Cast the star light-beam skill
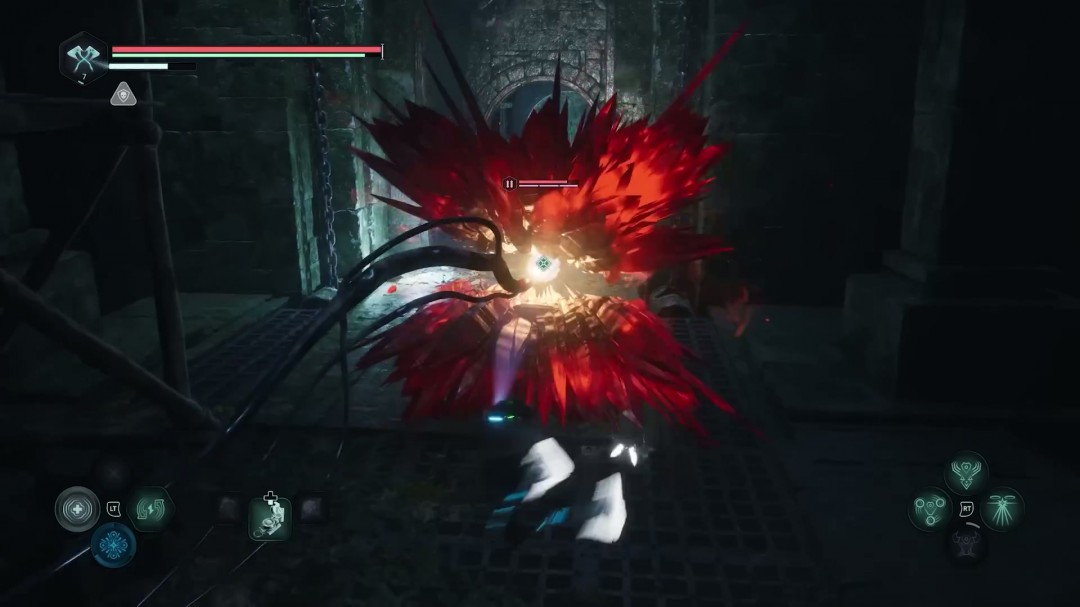Screen dimensions: 1080x607 (1001, 509)
